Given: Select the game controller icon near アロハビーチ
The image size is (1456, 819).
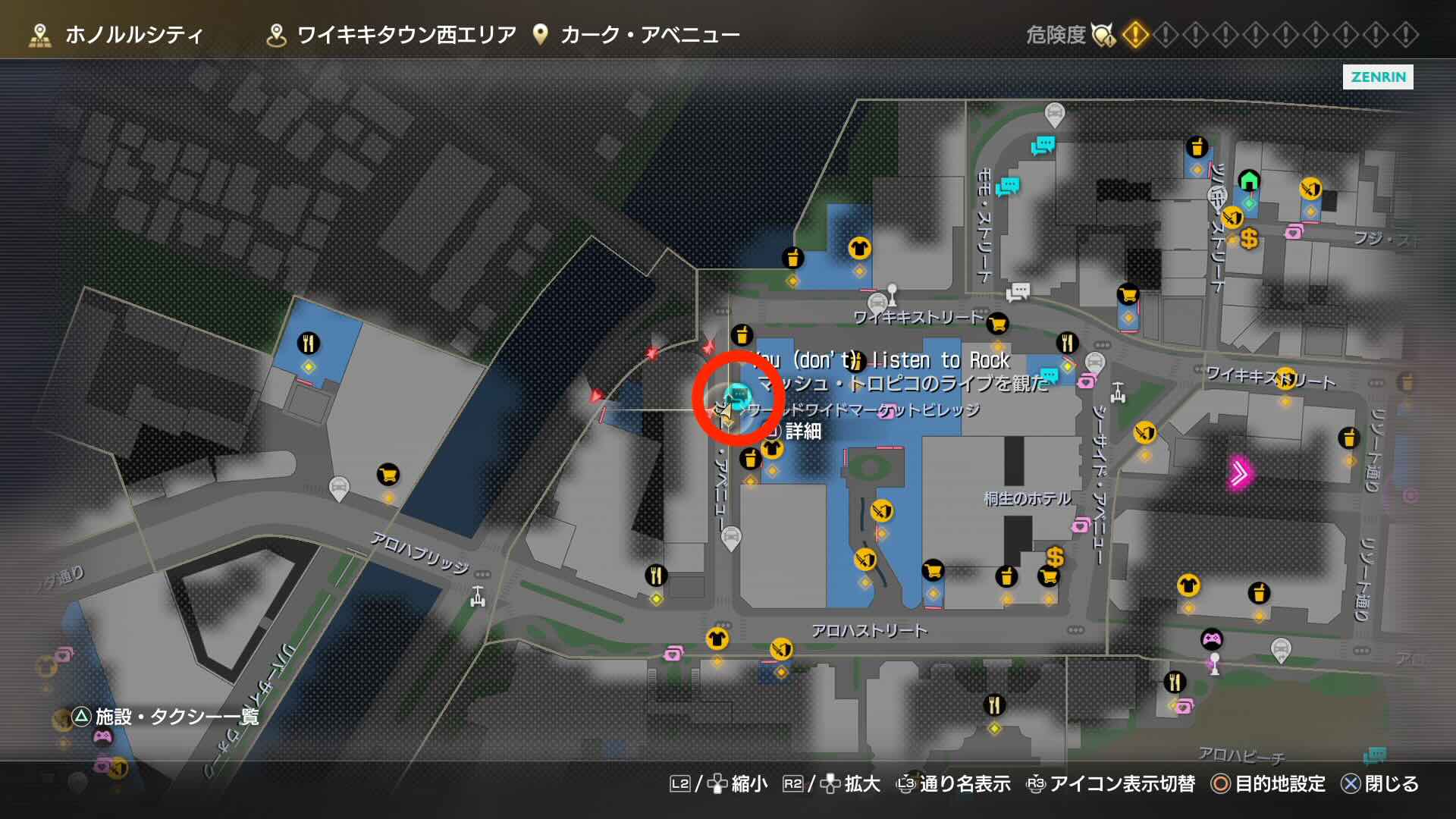Looking at the screenshot, I should coord(1212,639).
